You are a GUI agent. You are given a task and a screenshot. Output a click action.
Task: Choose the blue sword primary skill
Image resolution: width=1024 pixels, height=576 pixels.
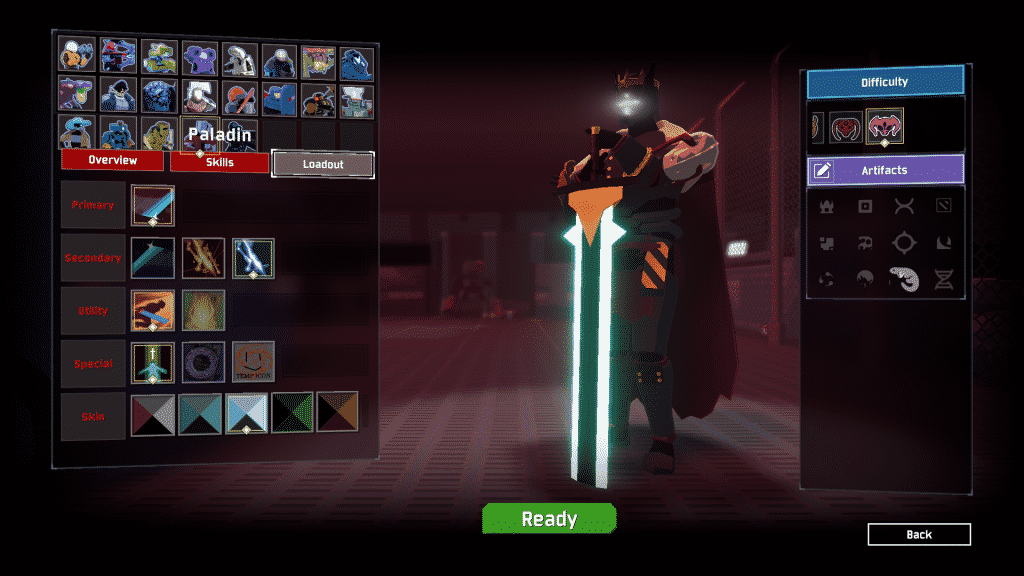tap(152, 205)
